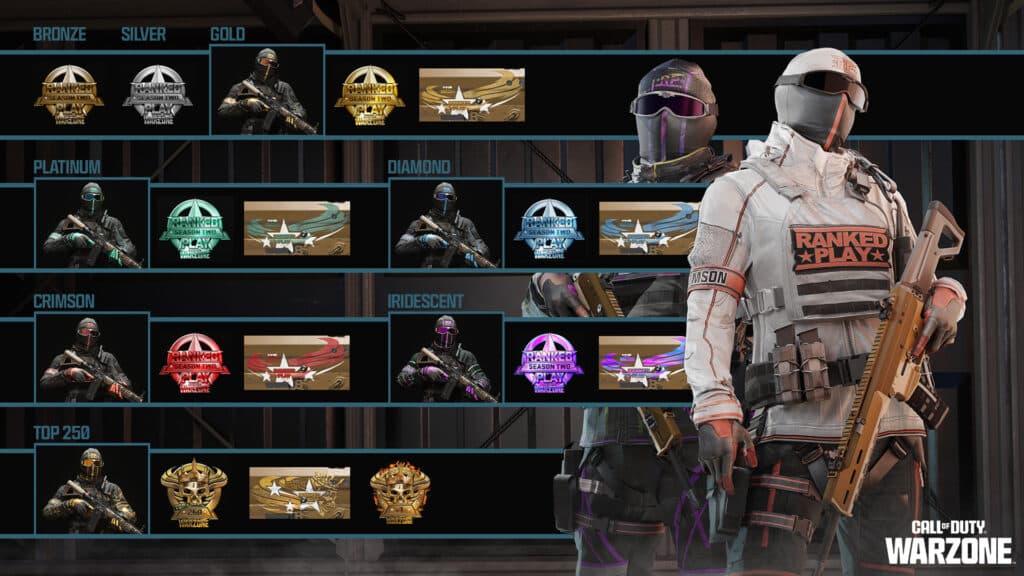The height and width of the screenshot is (576, 1024).
Task: Select the teal Platinum emblem
Action: pos(194,228)
